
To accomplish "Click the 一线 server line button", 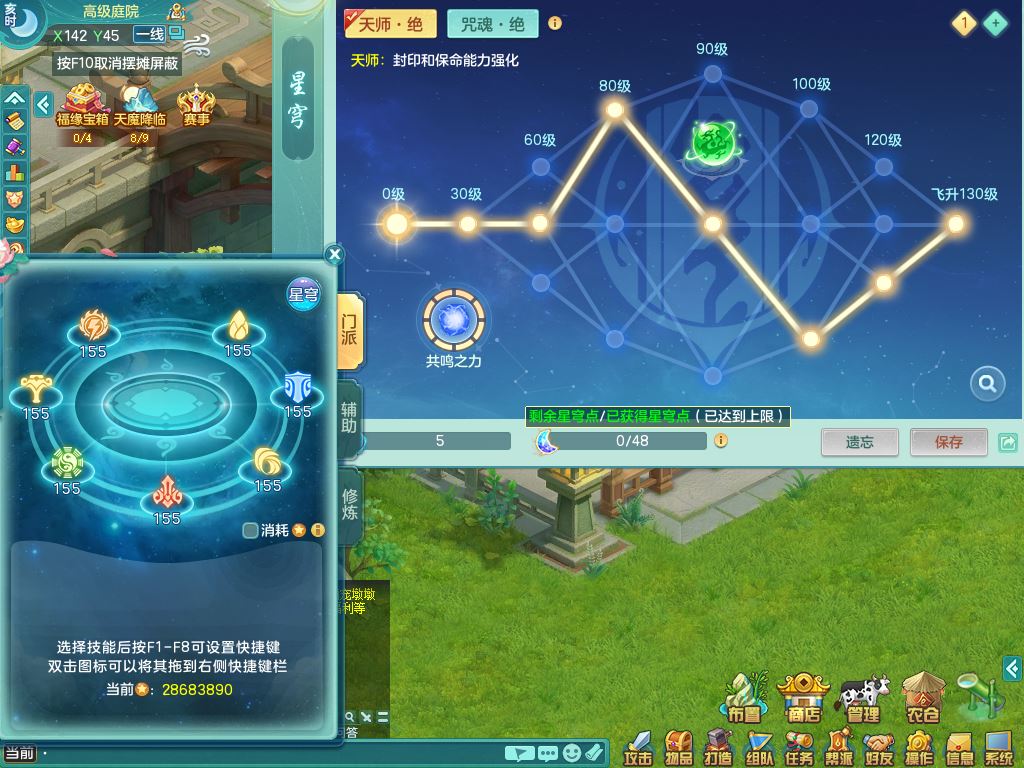I will (x=149, y=34).
